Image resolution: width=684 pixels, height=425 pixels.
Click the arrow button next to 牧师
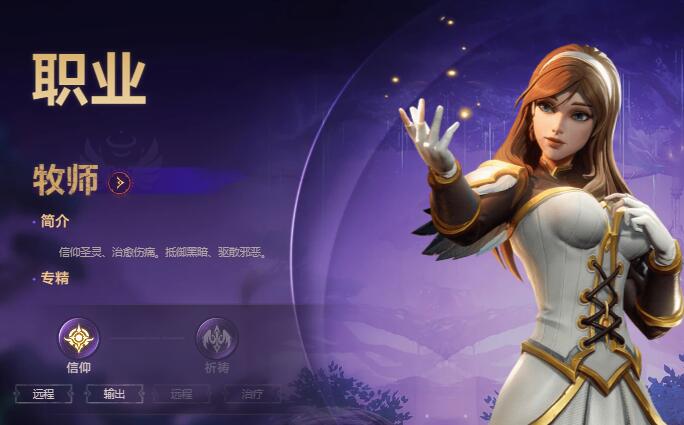click(120, 183)
